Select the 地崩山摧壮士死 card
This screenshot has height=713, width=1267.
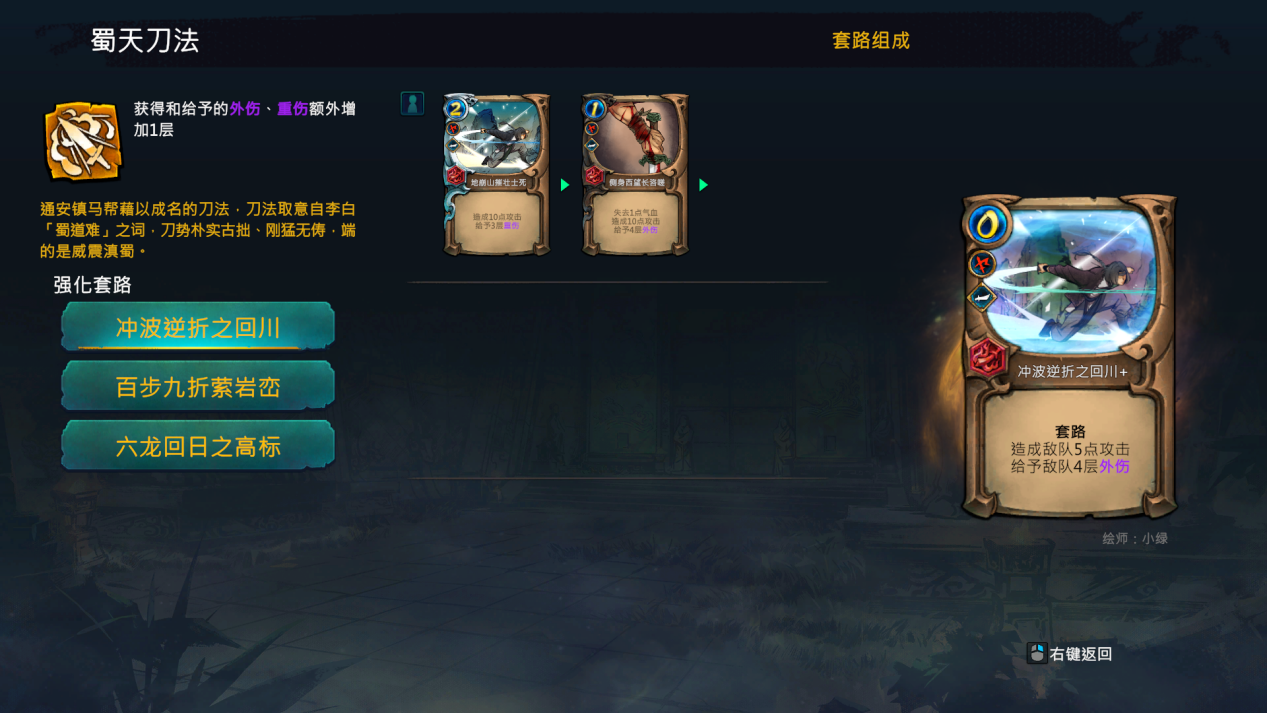pos(497,175)
